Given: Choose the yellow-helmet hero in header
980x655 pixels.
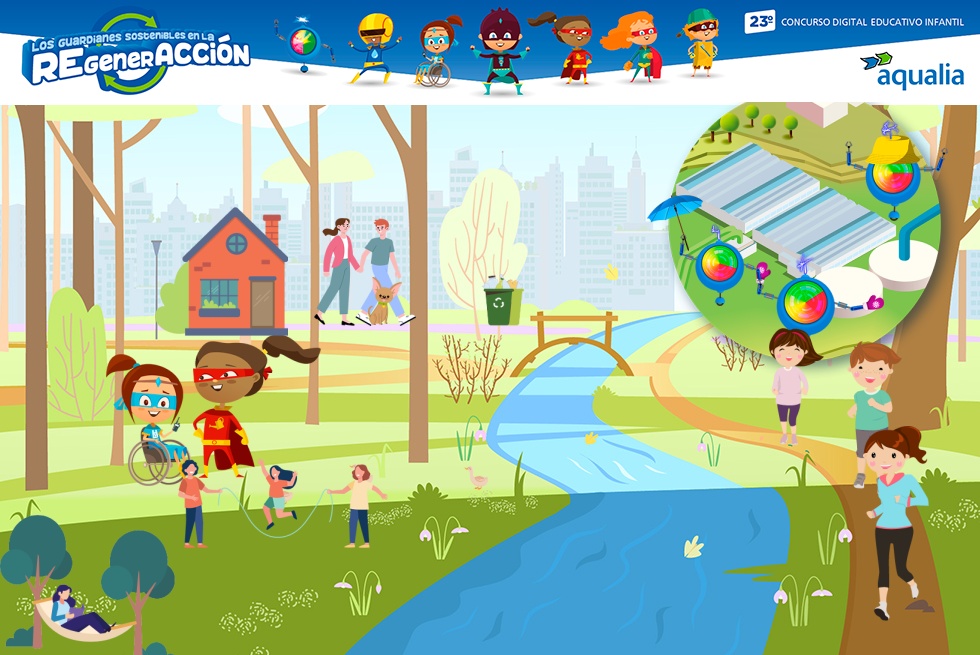Looking at the screenshot, I should 374,48.
